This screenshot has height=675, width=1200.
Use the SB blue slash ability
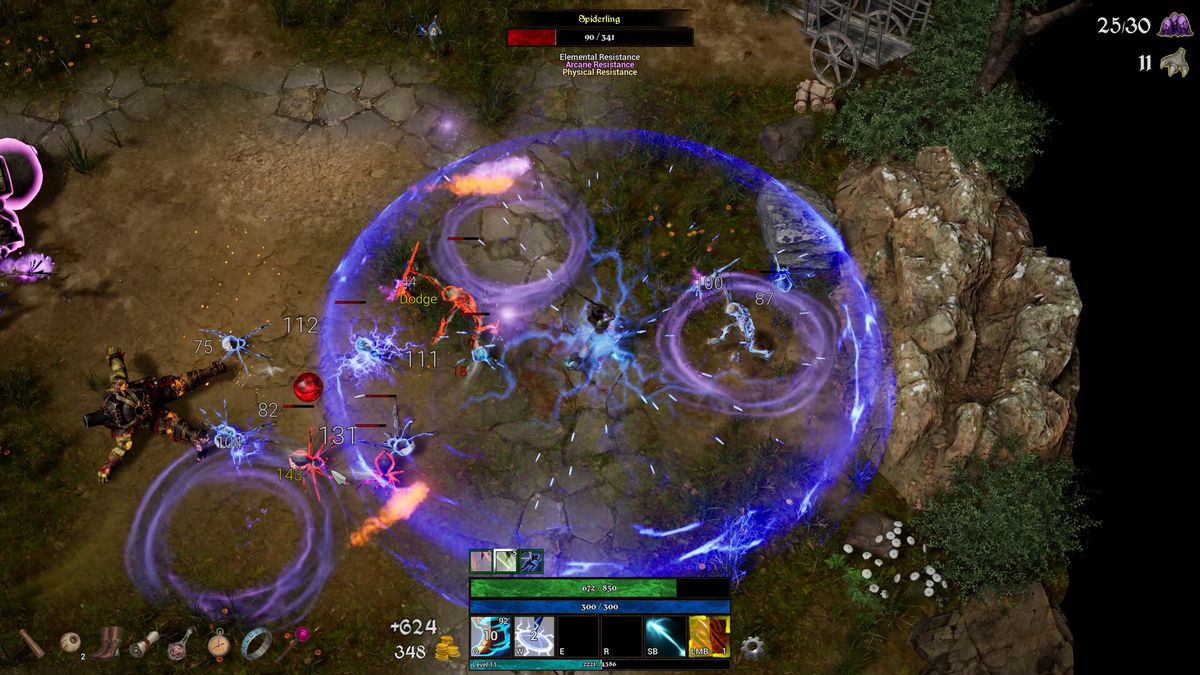tap(665, 637)
